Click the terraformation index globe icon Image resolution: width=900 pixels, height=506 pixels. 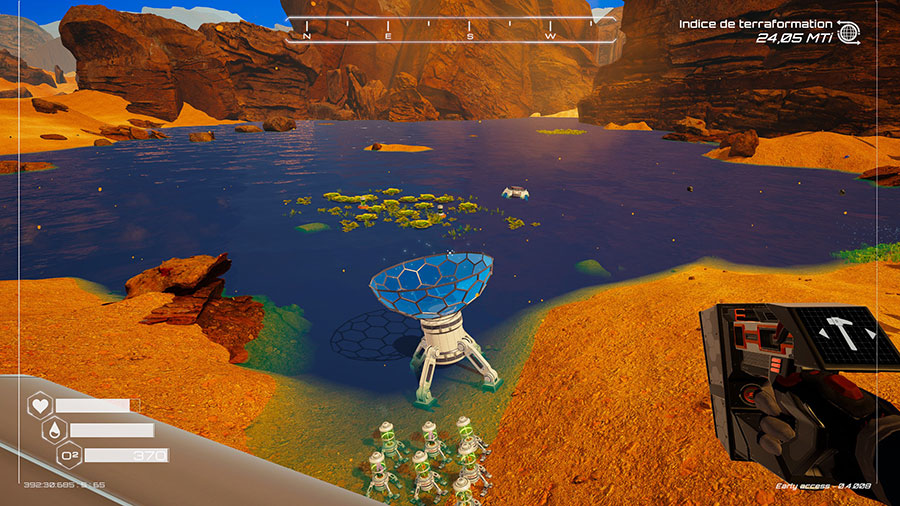[x=849, y=32]
